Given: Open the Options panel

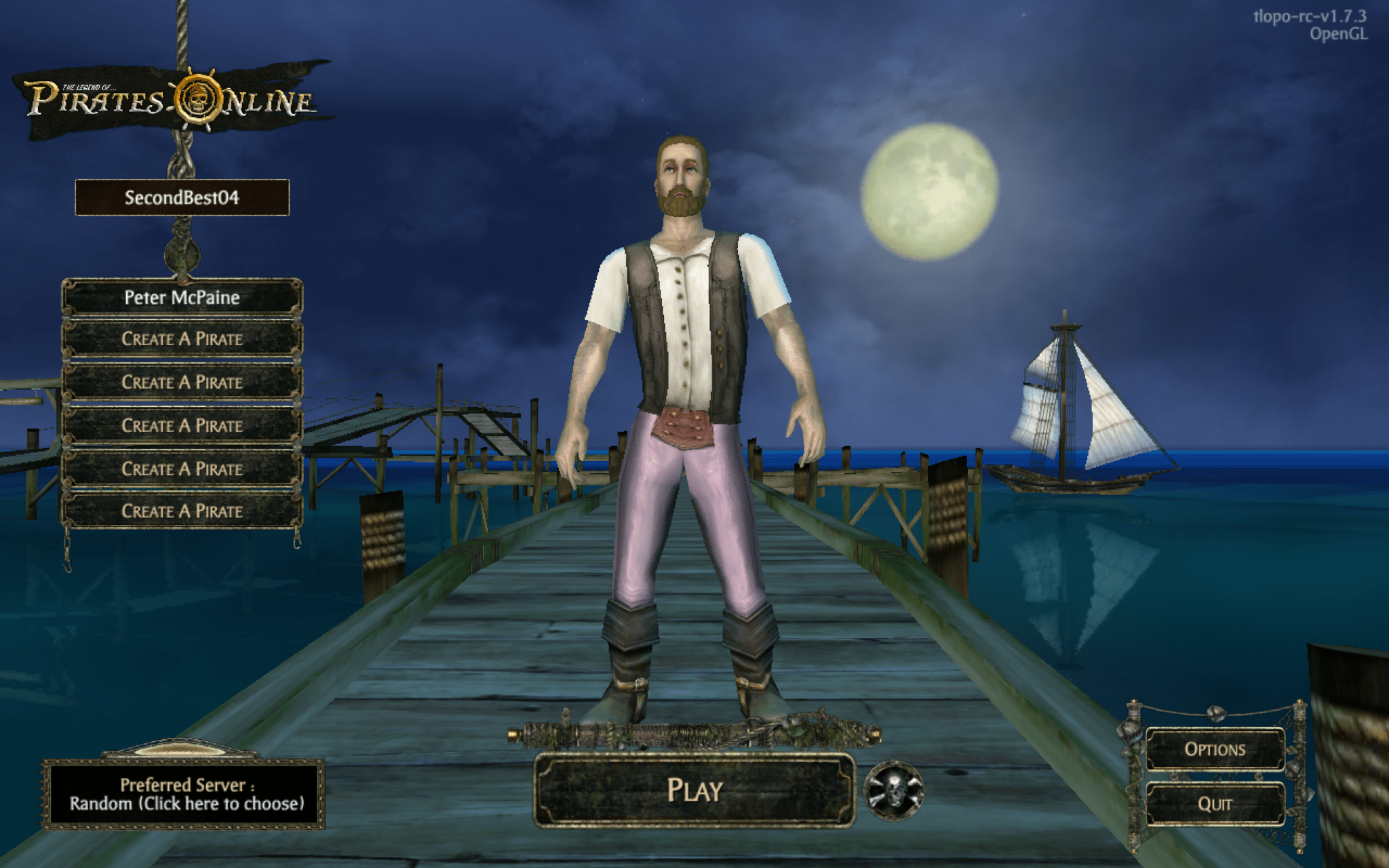Looking at the screenshot, I should click(1215, 749).
